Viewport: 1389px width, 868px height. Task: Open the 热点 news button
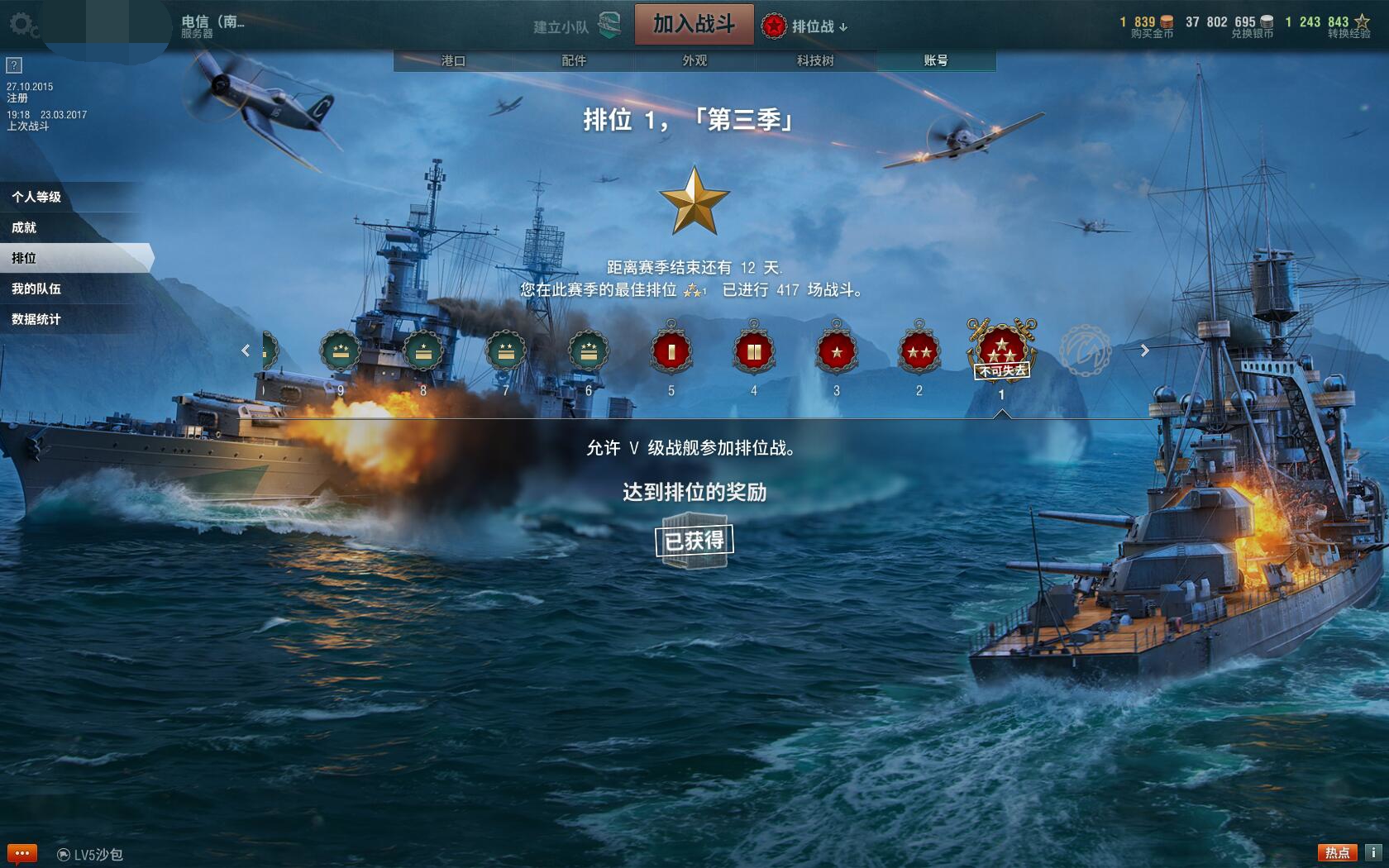point(1337,852)
